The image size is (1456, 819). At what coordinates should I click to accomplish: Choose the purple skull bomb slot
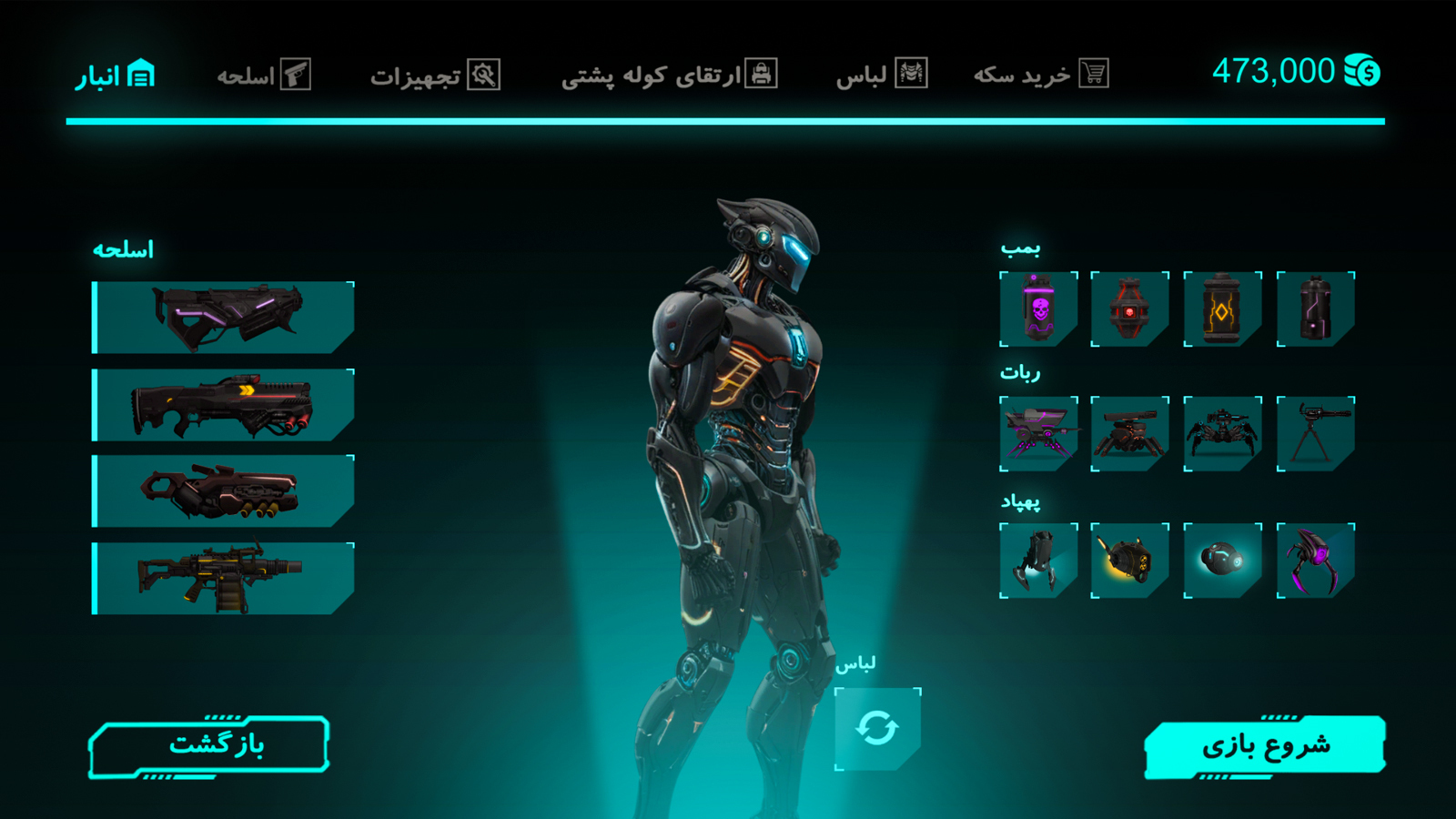click(1038, 309)
